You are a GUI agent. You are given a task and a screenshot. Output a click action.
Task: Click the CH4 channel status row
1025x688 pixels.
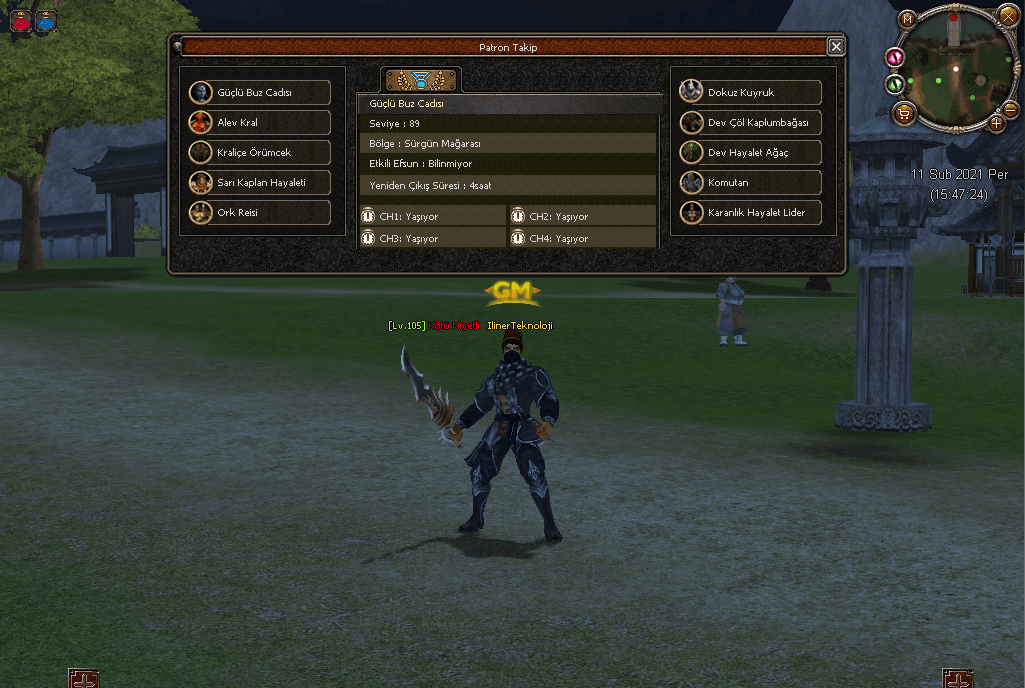pyautogui.click(x=583, y=239)
